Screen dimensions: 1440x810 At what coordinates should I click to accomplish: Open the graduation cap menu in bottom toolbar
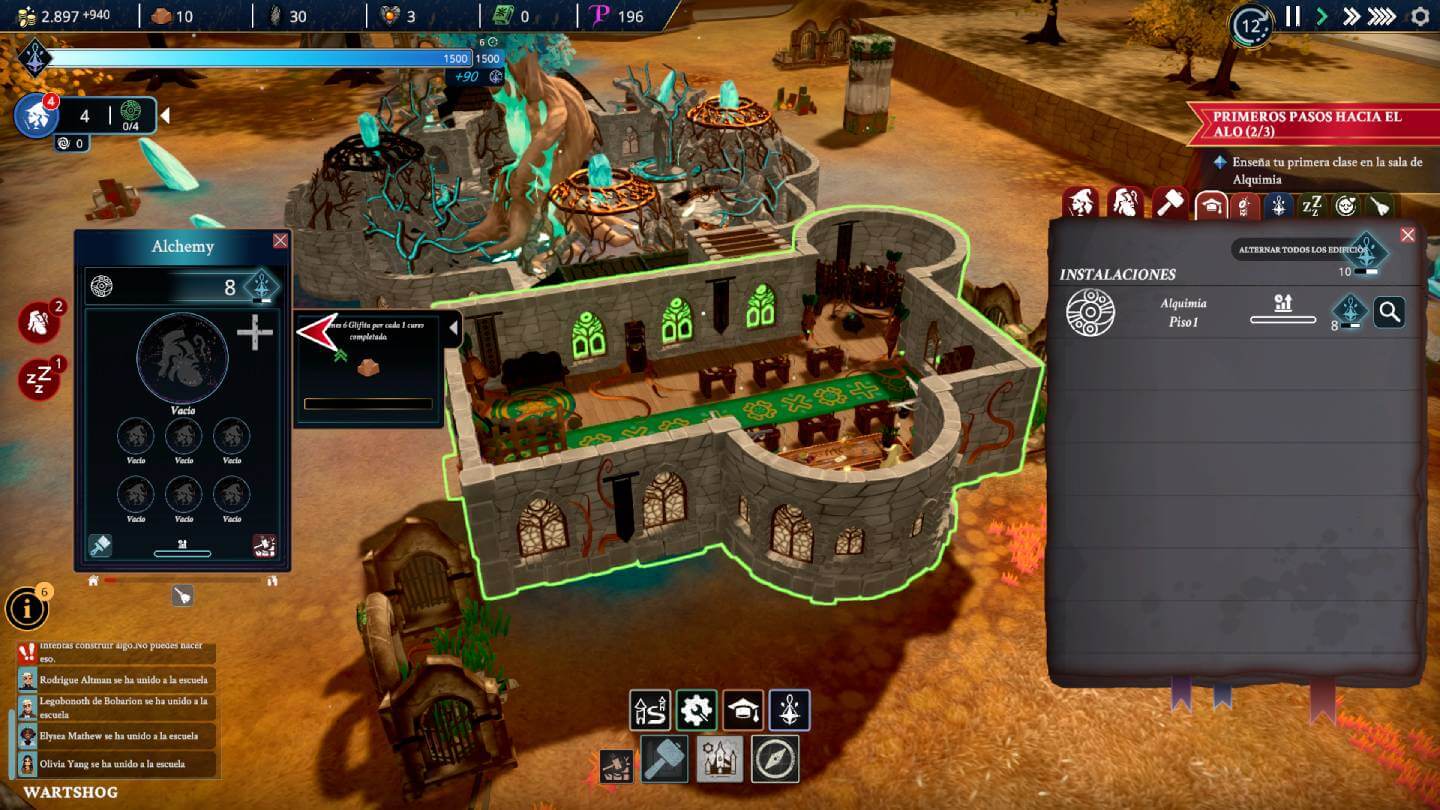[x=743, y=710]
